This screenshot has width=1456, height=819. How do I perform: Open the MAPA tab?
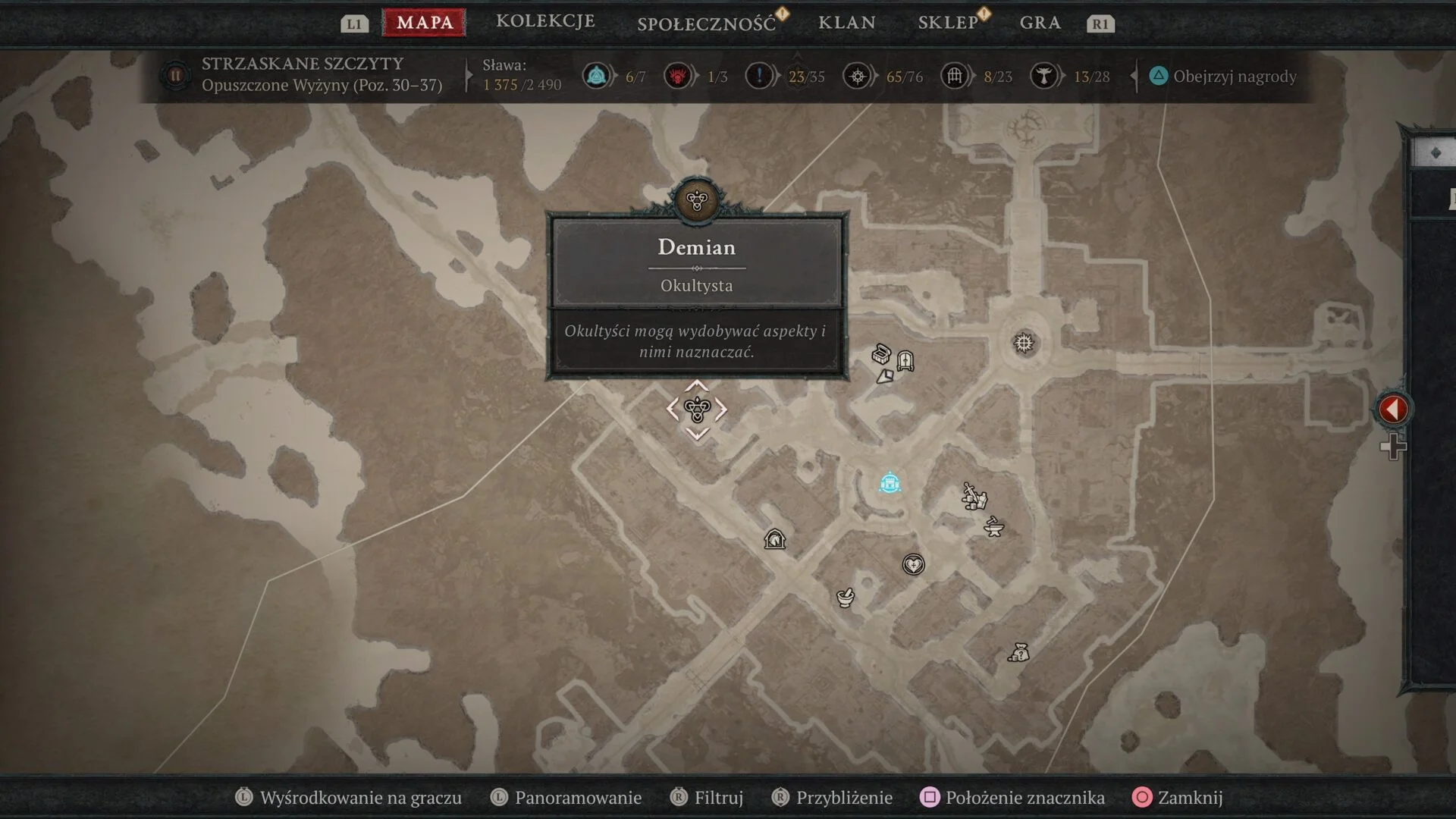[x=425, y=23]
